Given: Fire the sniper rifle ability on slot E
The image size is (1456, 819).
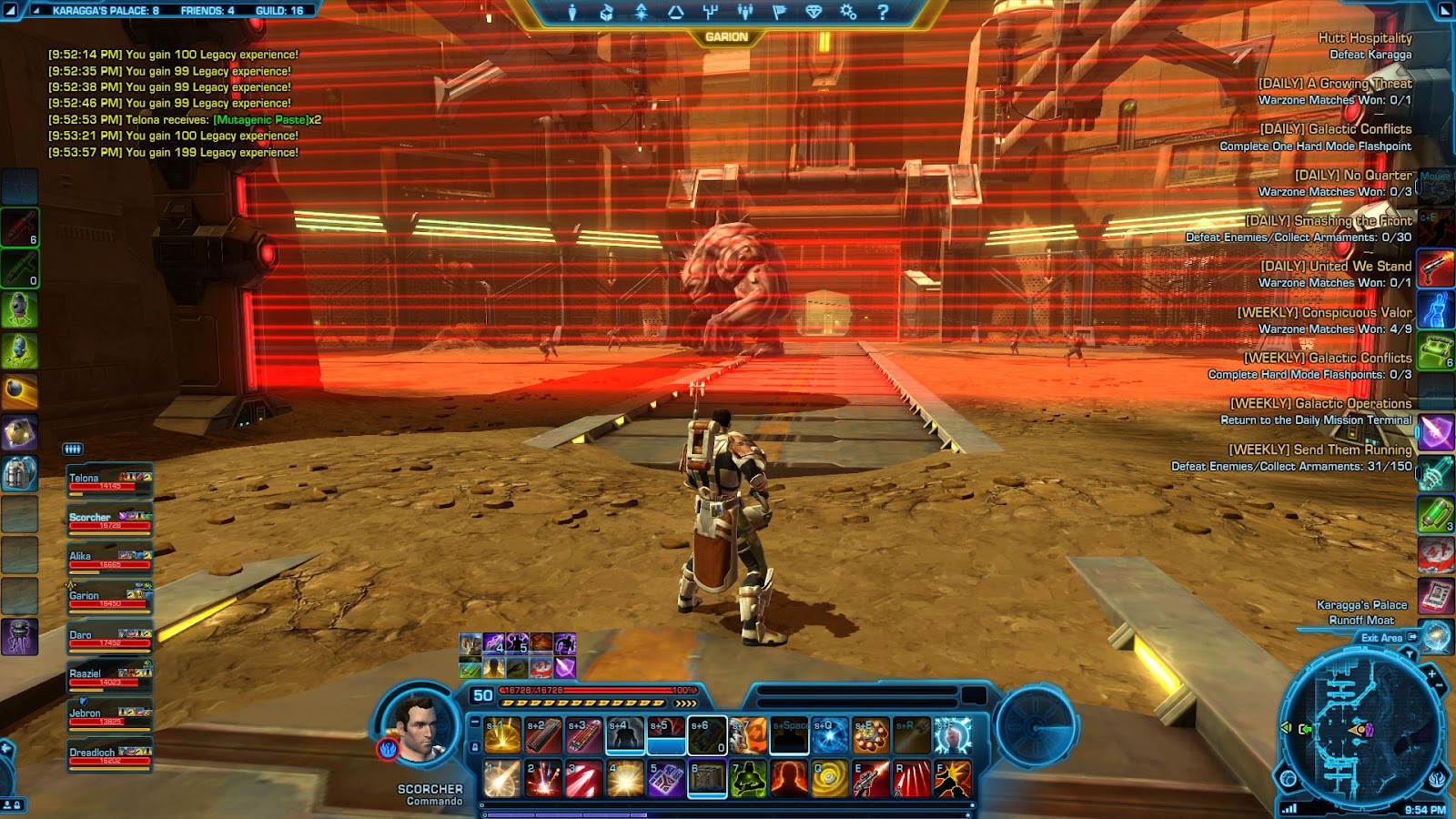Looking at the screenshot, I should coord(871,779).
